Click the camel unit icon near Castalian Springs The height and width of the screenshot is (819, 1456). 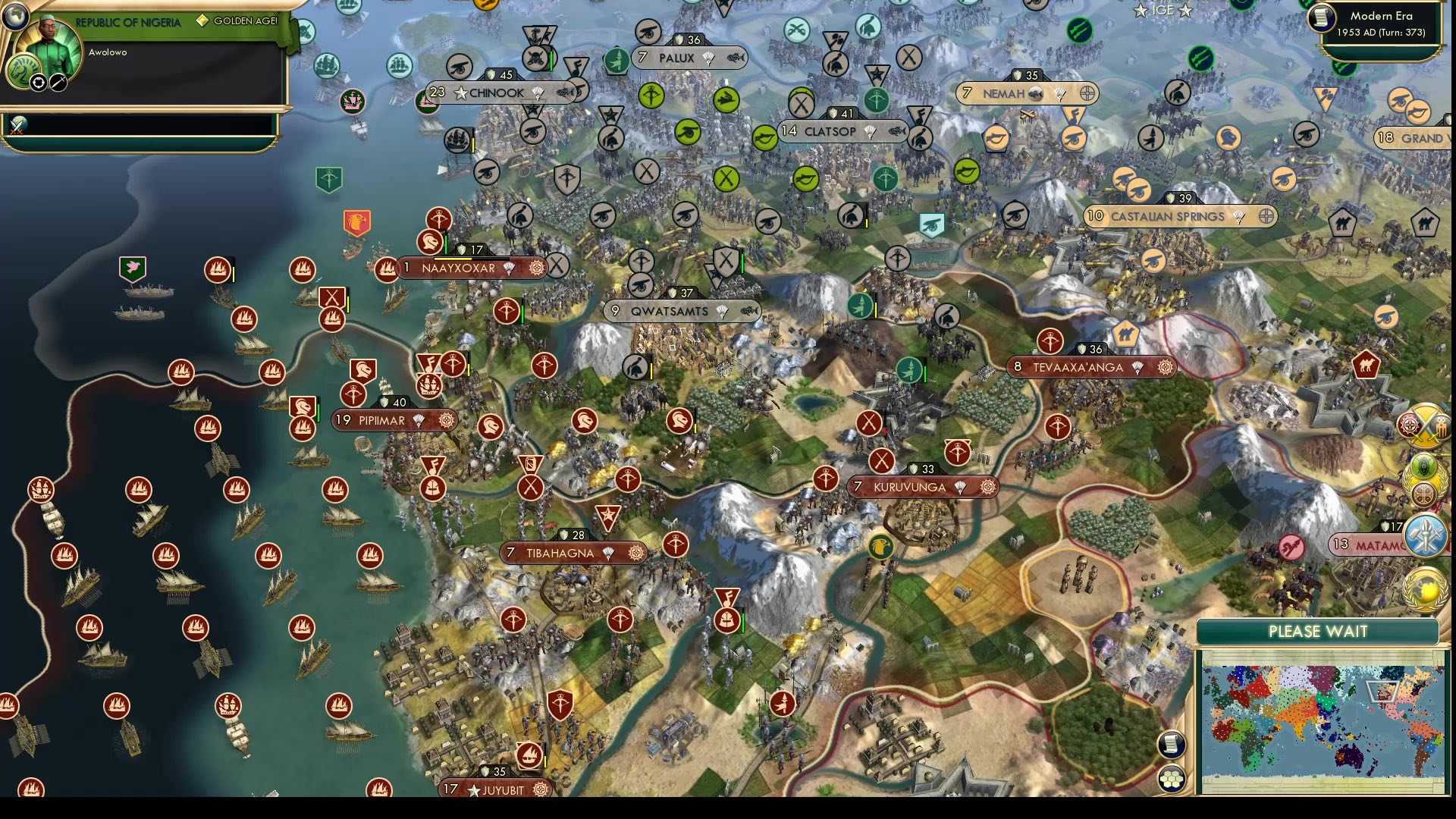1341,221
